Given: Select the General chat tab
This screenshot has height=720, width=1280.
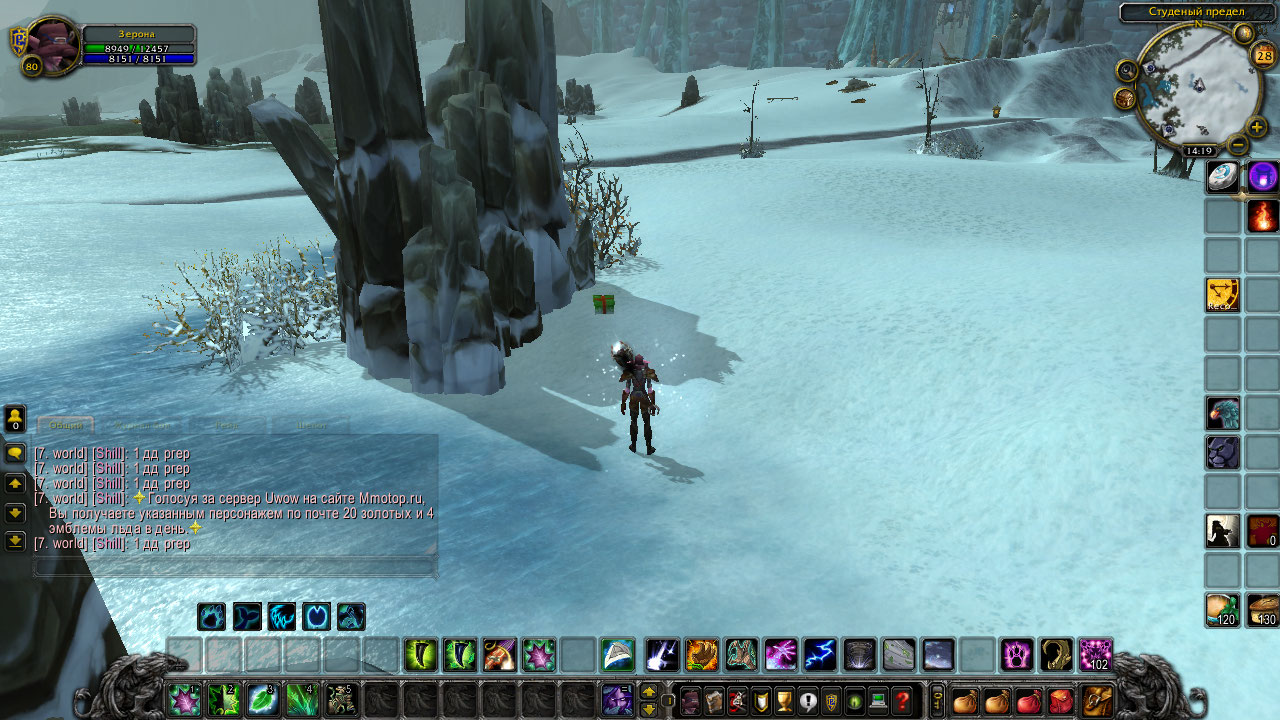Looking at the screenshot, I should tap(66, 425).
